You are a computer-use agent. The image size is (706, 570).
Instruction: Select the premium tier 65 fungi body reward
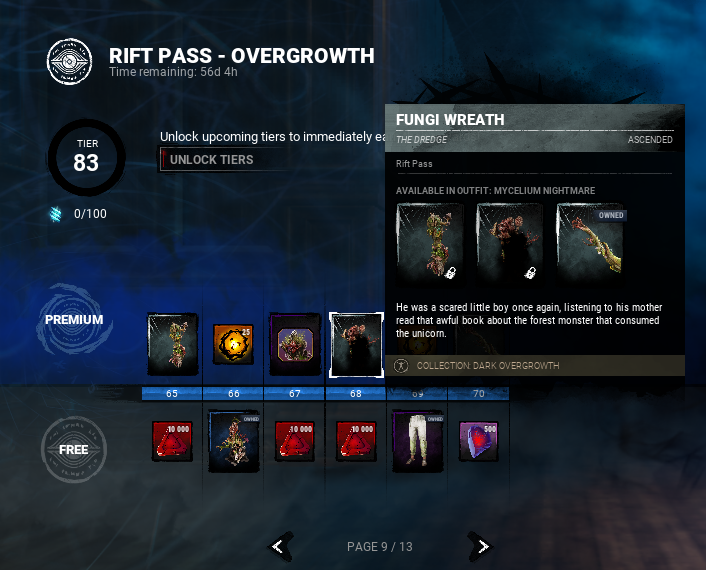click(172, 344)
